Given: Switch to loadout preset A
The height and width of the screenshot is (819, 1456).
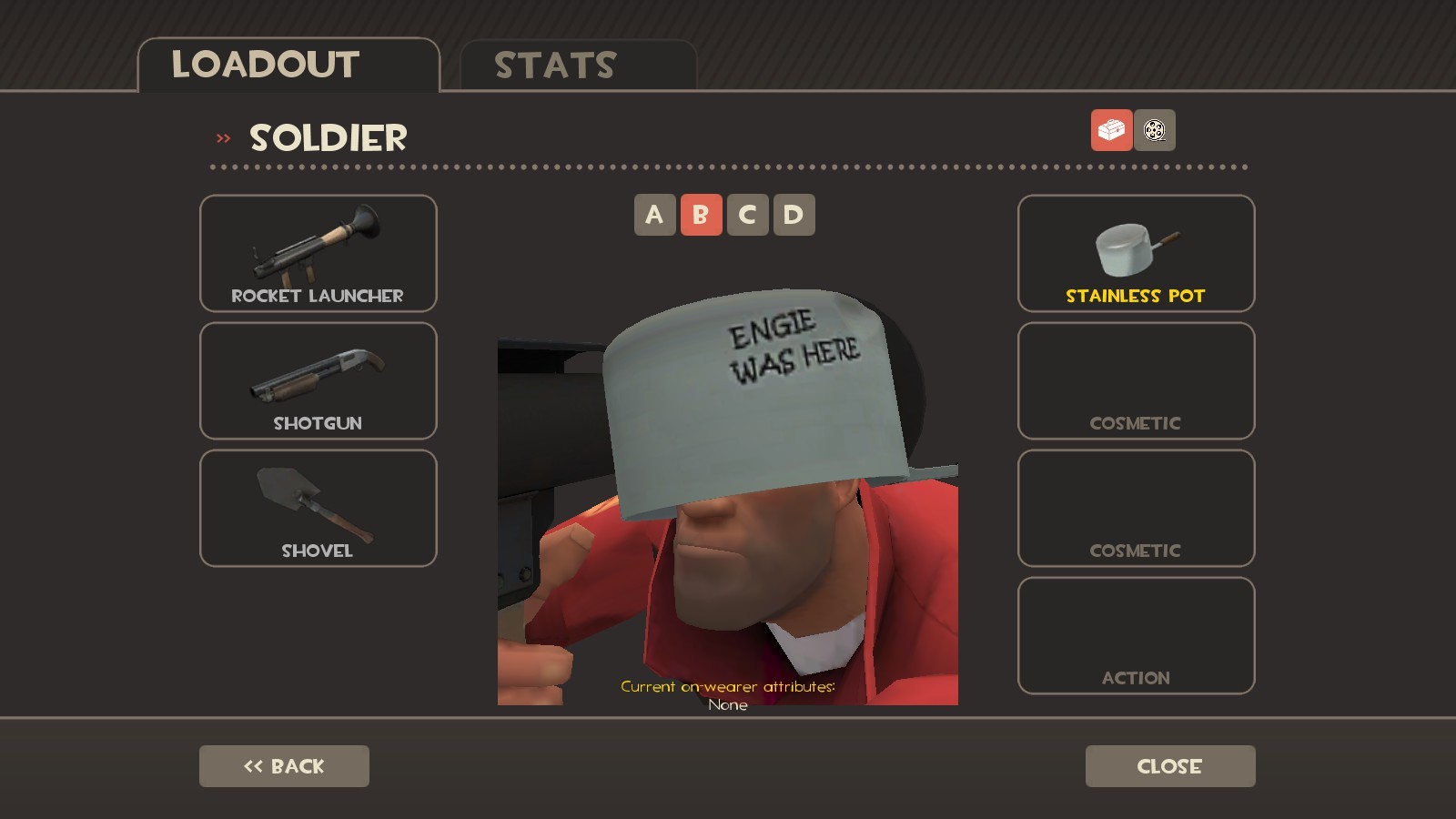Looking at the screenshot, I should point(653,215).
